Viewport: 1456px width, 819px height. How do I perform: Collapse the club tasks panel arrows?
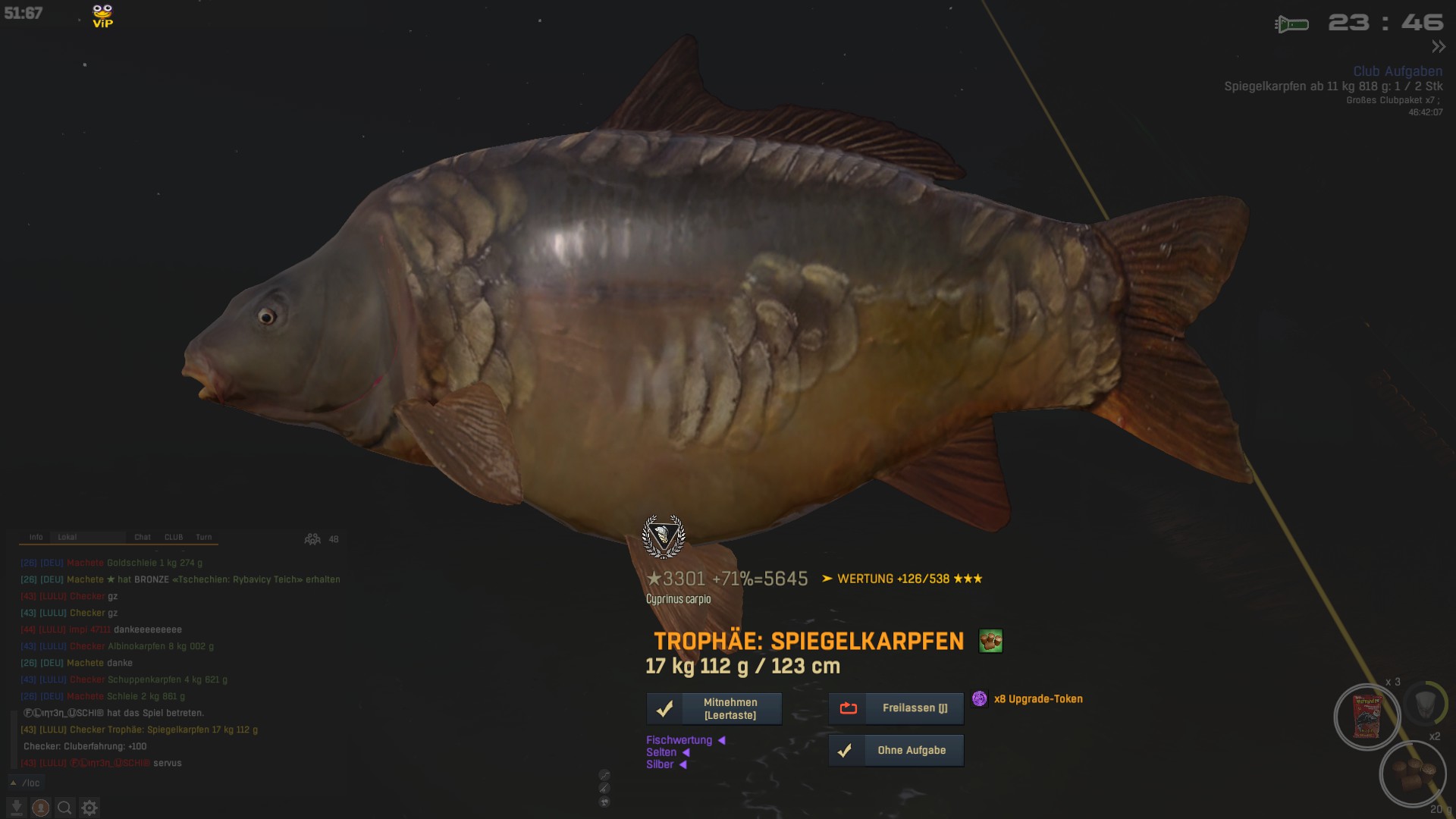(x=1438, y=47)
